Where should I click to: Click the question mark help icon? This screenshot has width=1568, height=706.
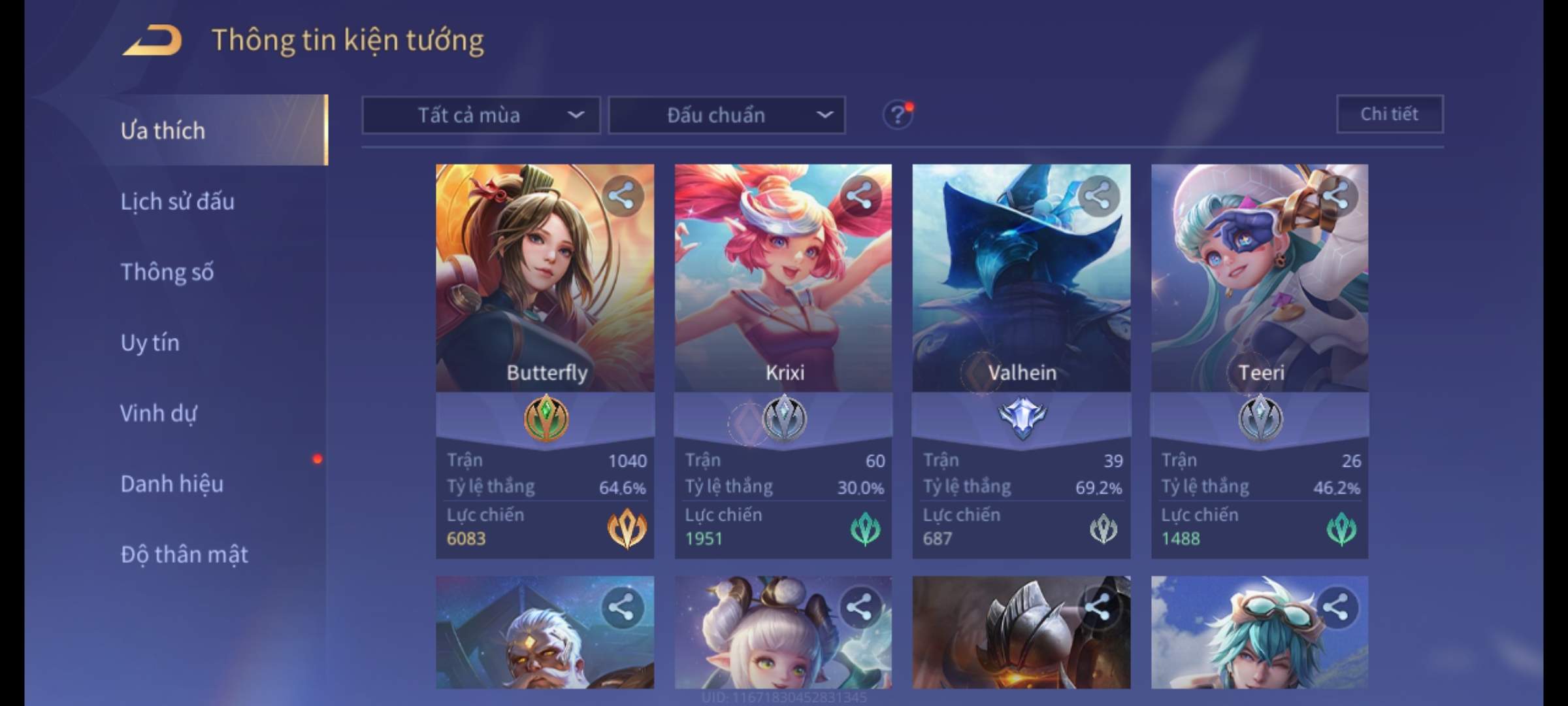898,116
